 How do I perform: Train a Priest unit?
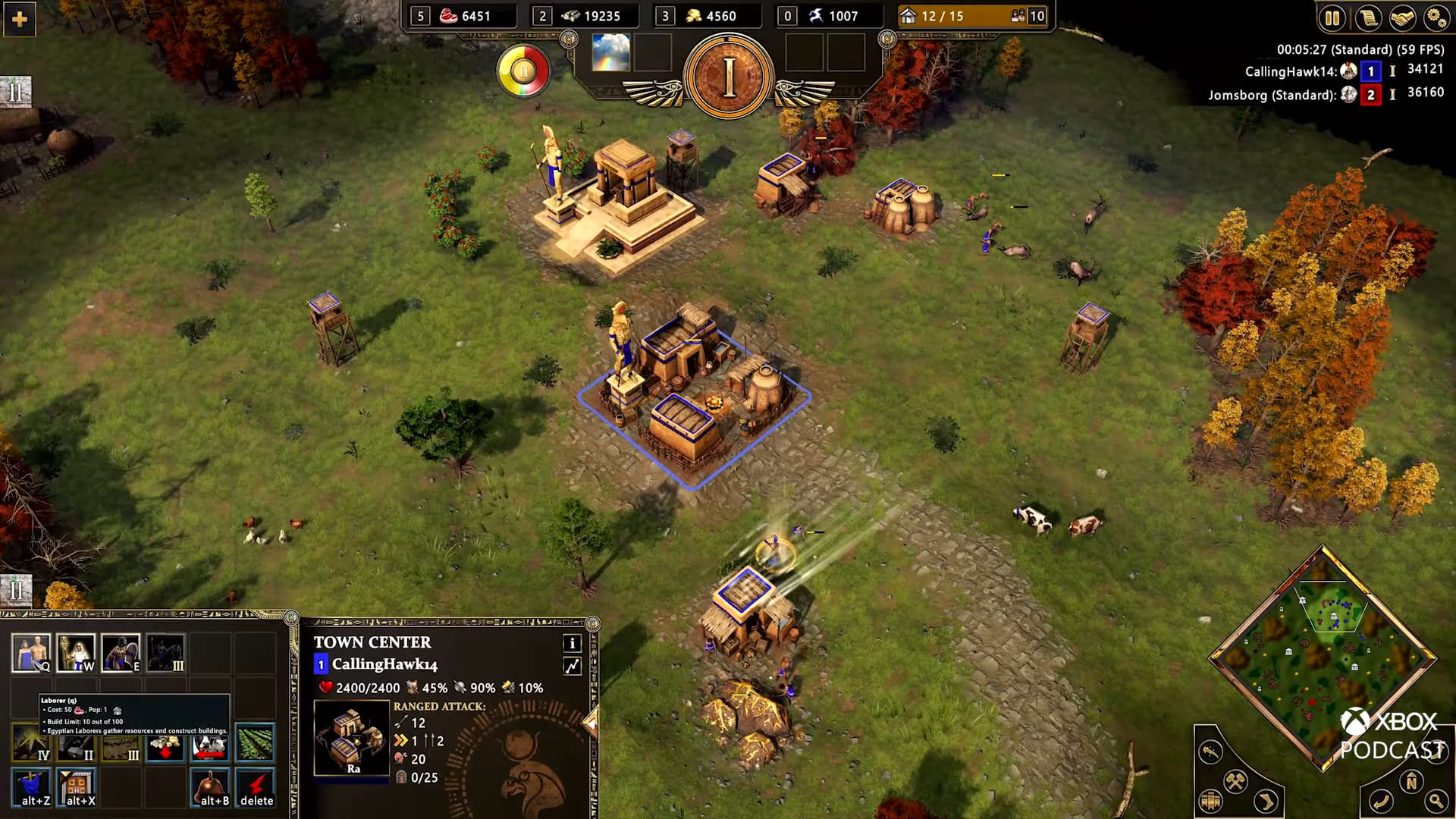pyautogui.click(x=76, y=653)
